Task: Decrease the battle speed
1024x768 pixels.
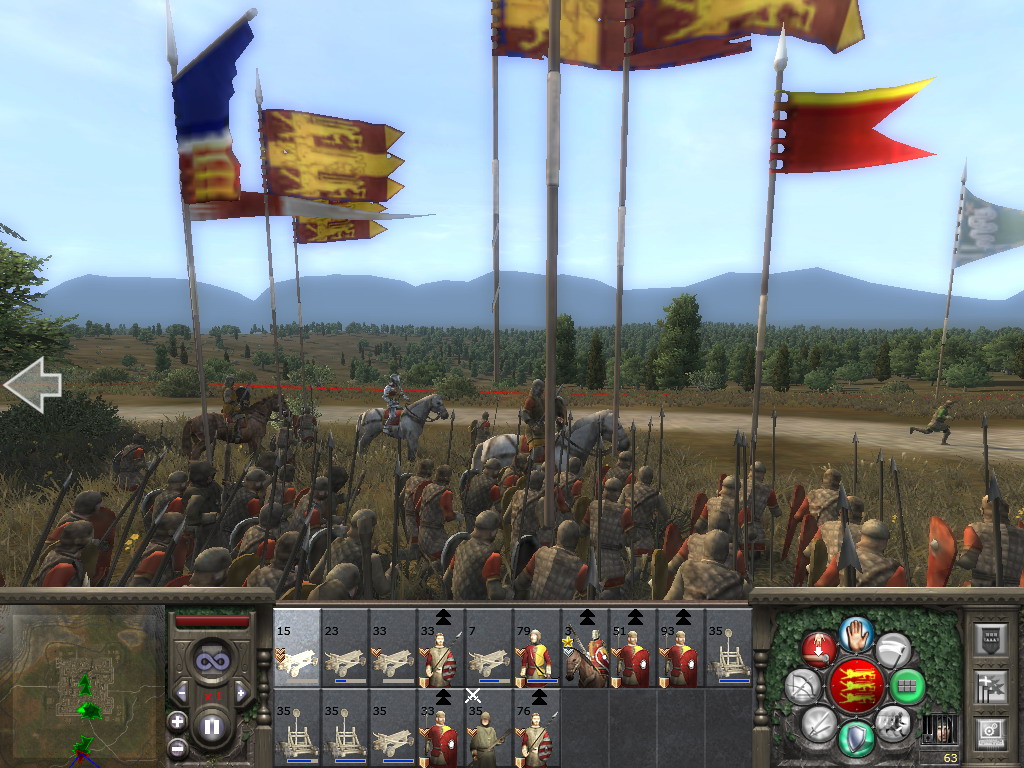Action: pos(182,692)
